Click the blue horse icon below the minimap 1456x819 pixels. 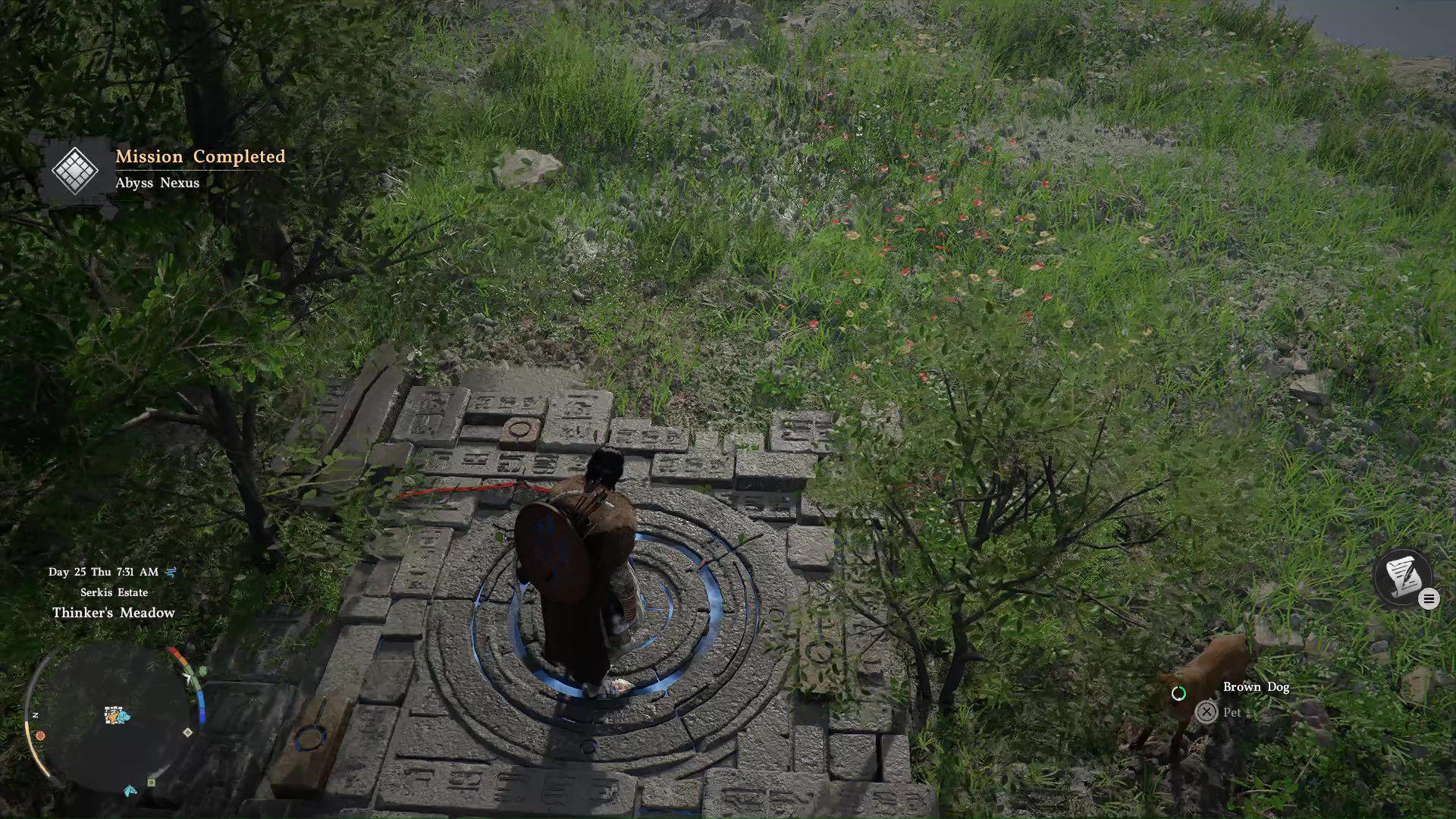130,792
